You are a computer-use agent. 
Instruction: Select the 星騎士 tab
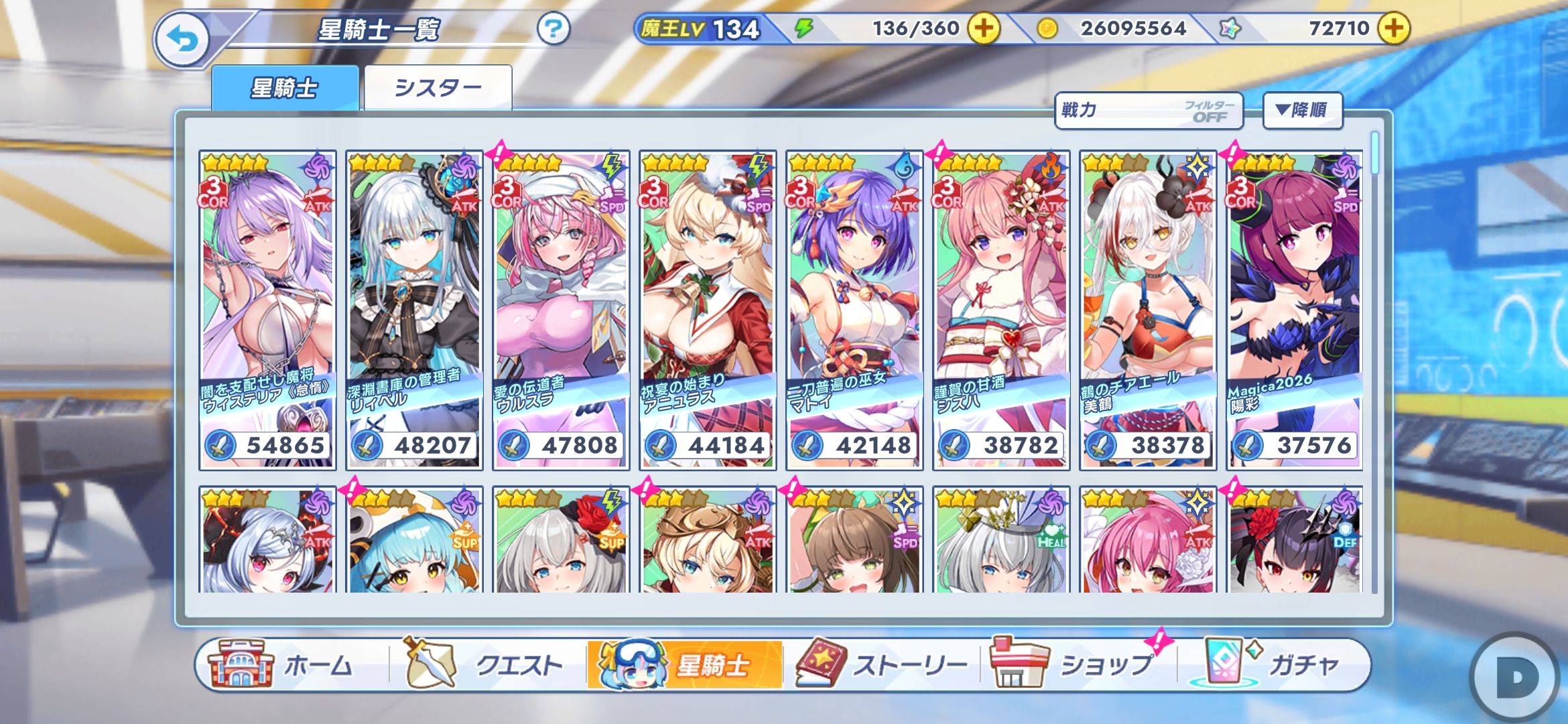click(285, 87)
